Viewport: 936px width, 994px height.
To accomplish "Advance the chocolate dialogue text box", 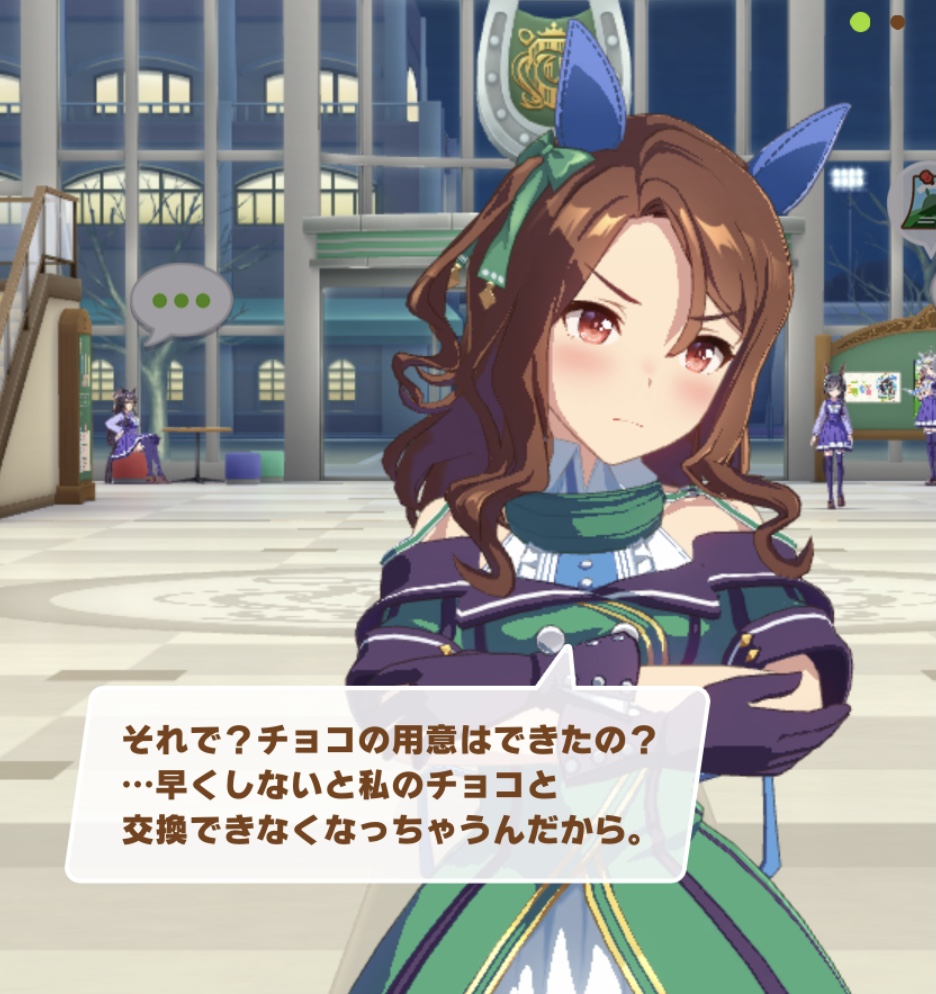I will tap(387, 786).
